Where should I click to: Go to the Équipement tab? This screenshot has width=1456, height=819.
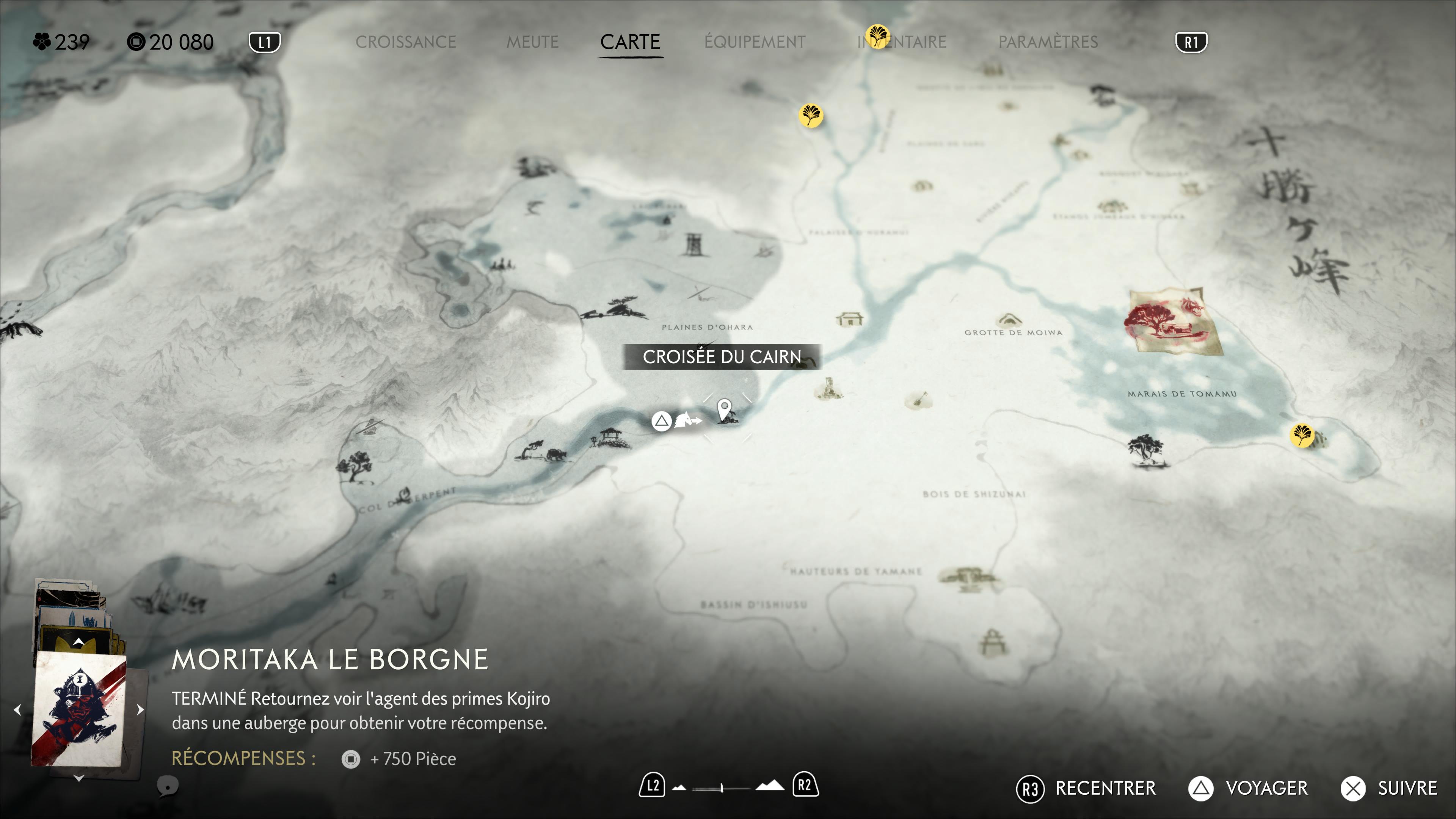(755, 42)
